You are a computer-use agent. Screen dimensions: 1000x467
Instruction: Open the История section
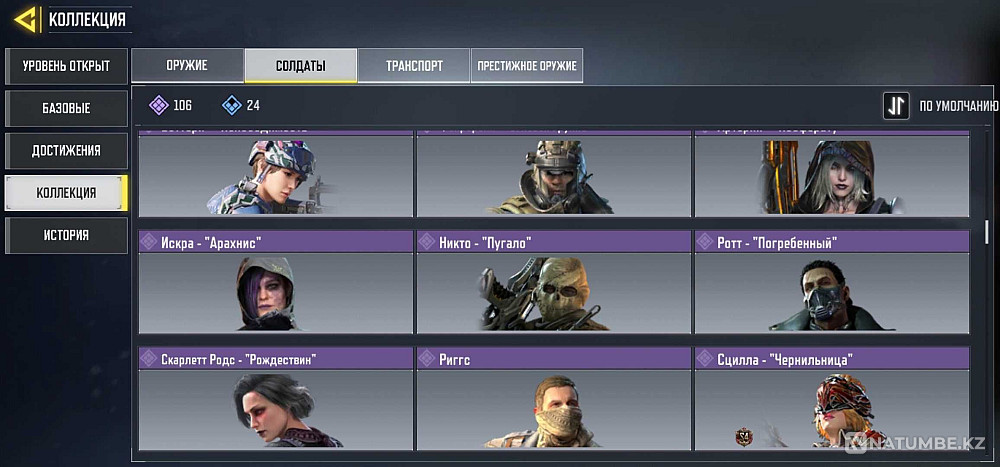pyautogui.click(x=66, y=235)
